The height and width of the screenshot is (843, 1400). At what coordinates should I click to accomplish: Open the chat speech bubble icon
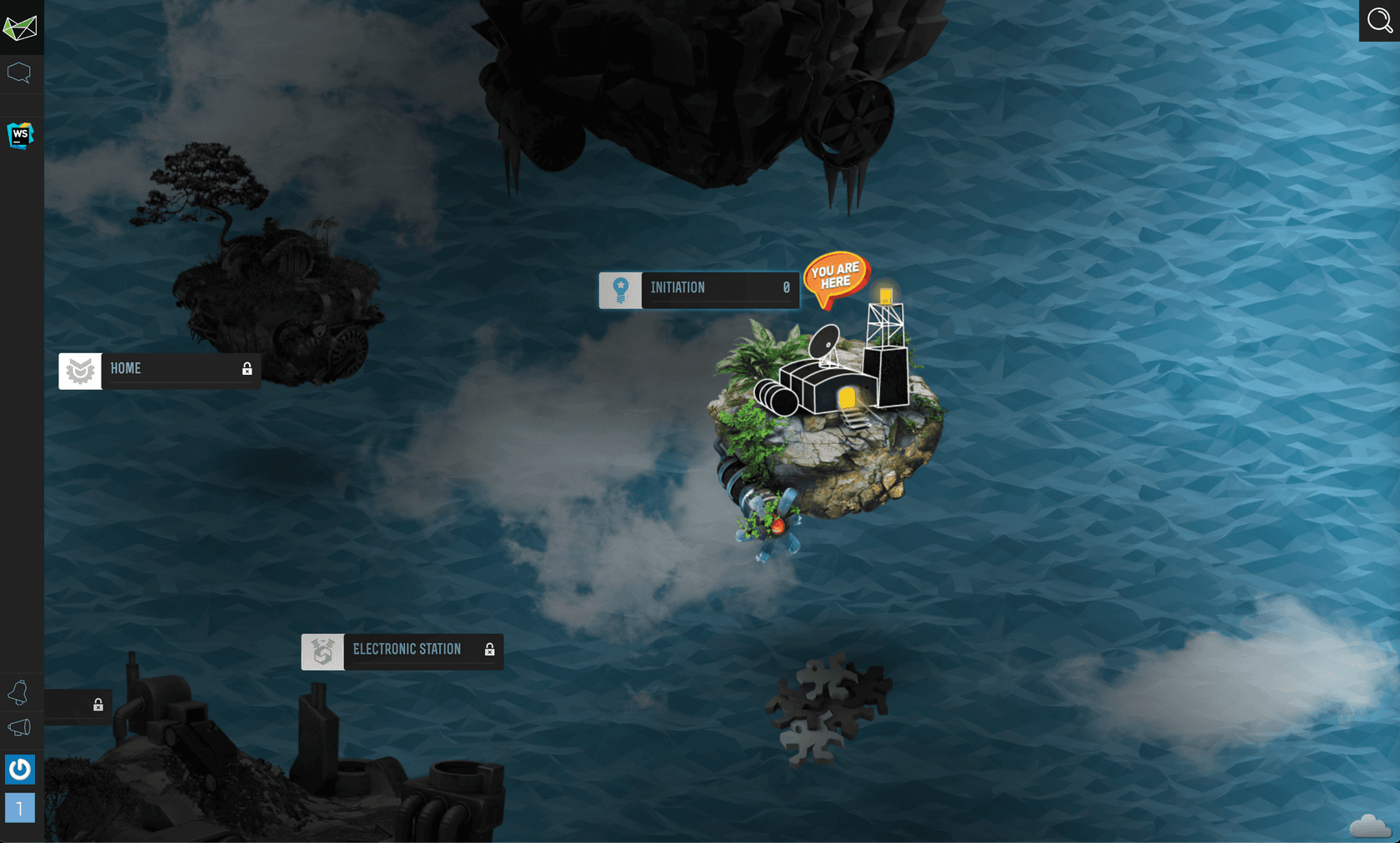(x=19, y=73)
